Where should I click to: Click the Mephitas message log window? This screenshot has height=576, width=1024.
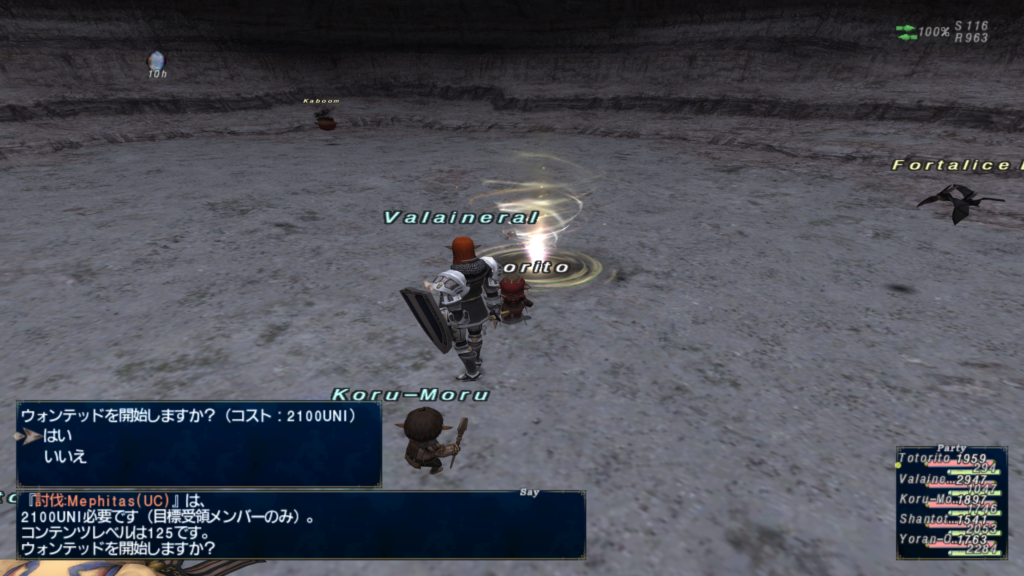[300, 525]
